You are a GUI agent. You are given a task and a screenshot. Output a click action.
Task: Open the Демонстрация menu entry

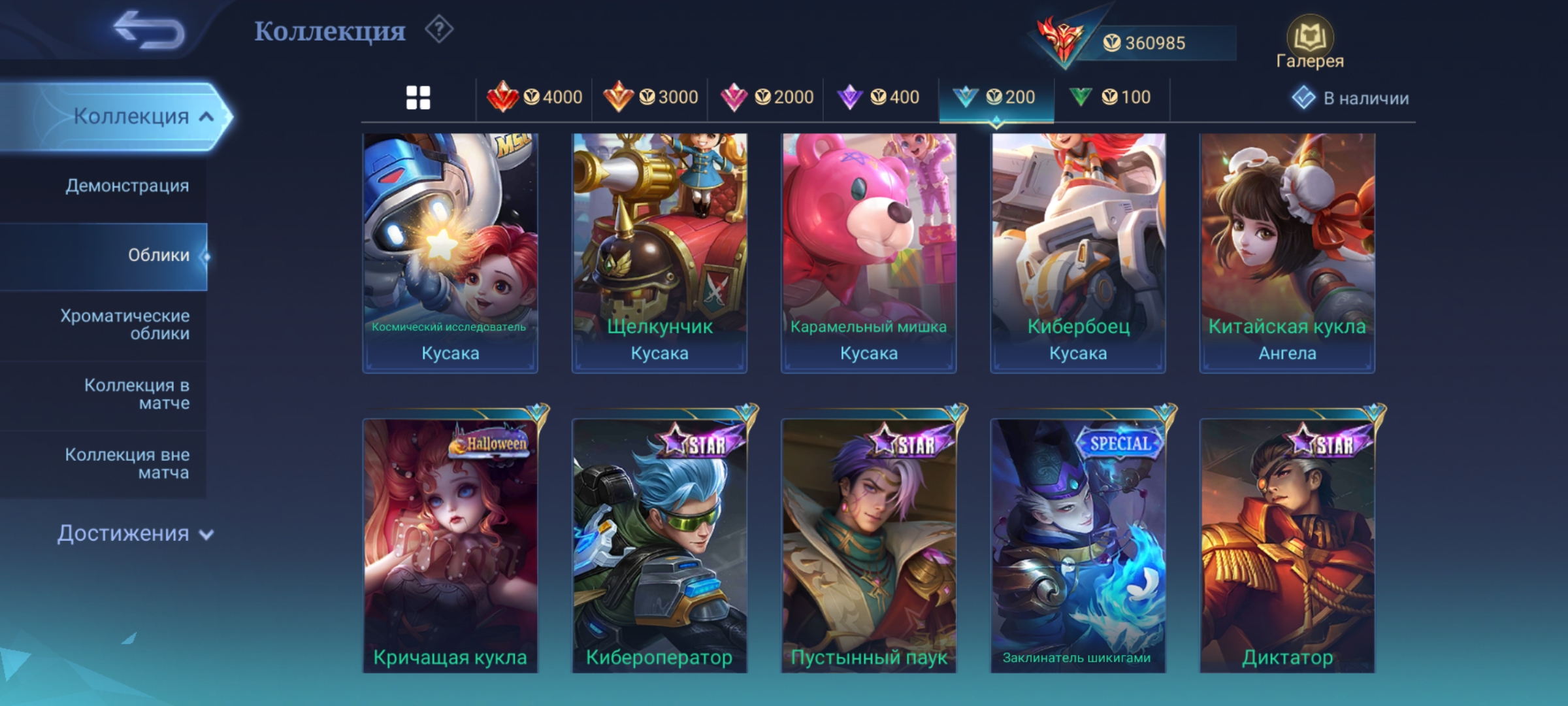[127, 186]
